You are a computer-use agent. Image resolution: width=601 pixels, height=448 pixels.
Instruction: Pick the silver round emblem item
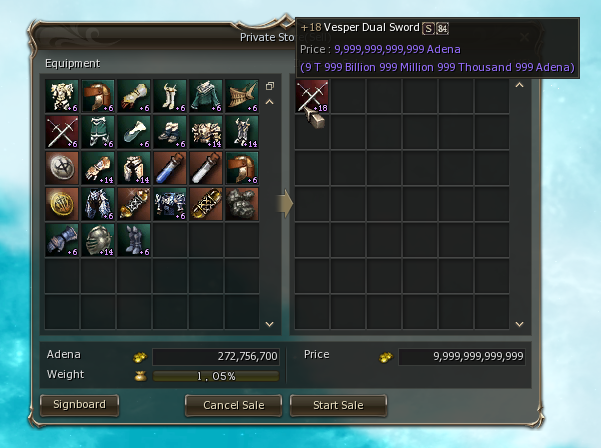point(62,168)
